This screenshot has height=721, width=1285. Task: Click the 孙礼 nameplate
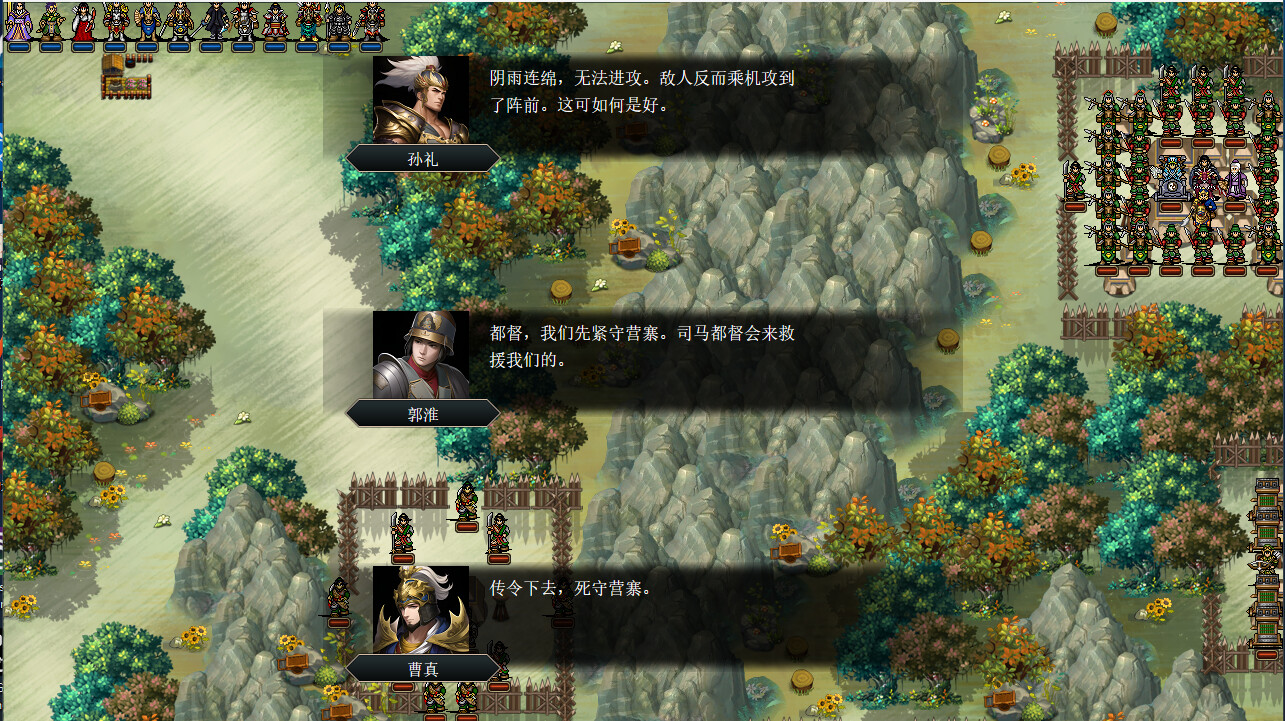423,158
